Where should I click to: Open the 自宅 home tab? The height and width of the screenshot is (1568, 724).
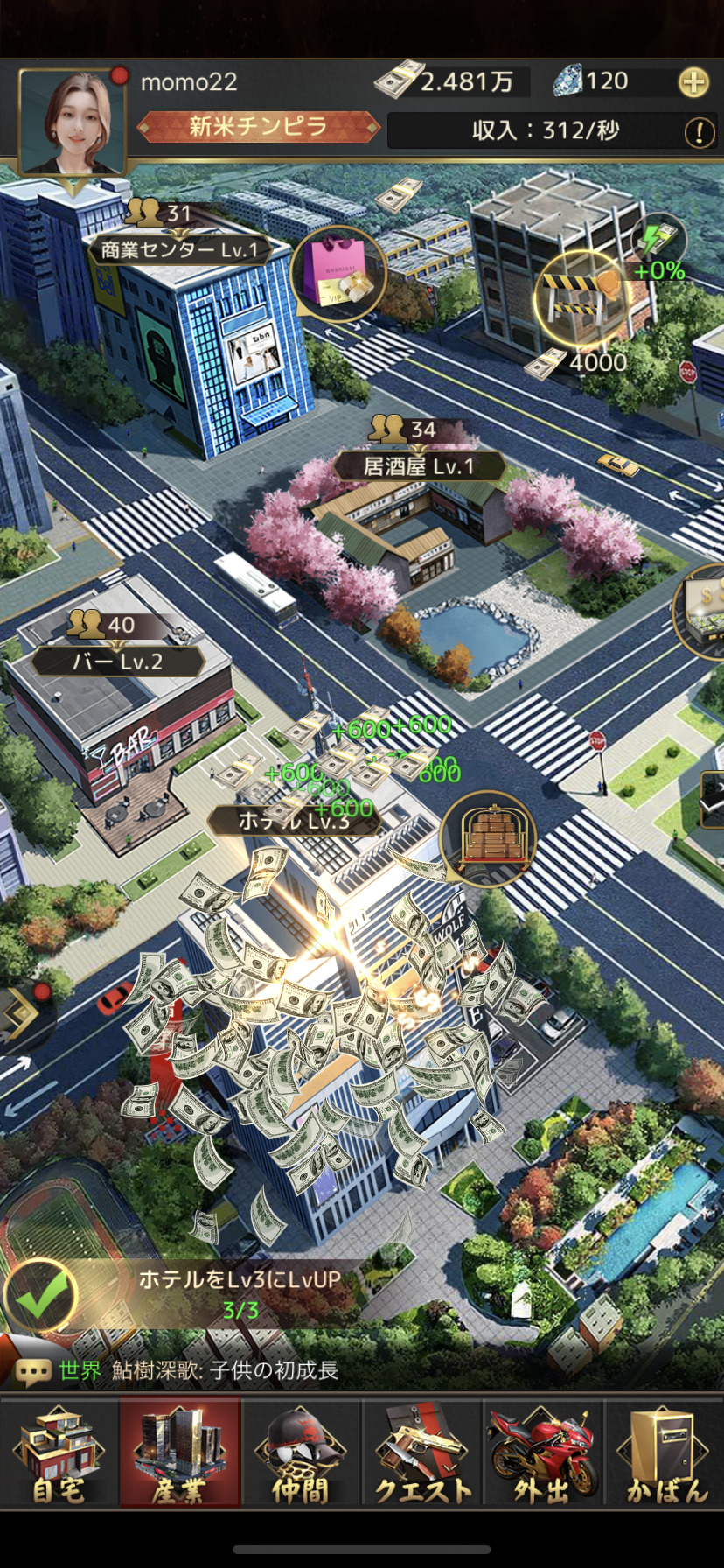point(59,1453)
